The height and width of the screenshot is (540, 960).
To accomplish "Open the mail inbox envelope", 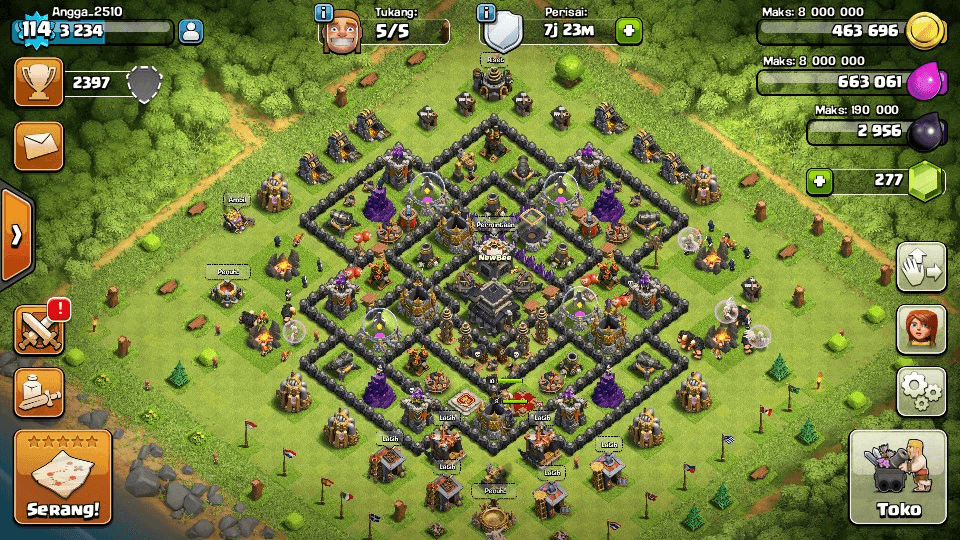I will [38, 146].
